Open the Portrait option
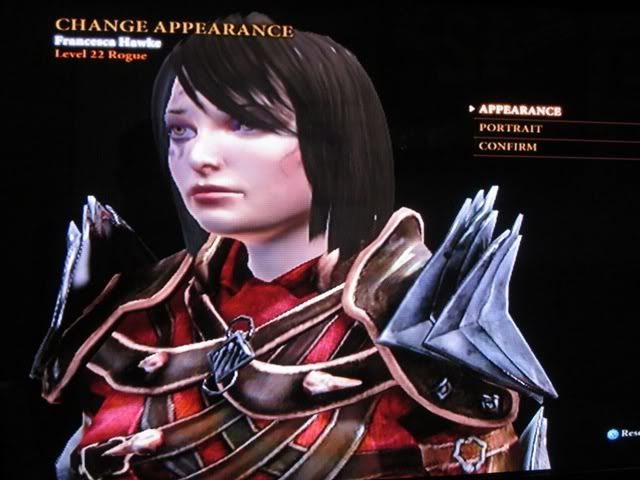Screen dimensions: 640x480 coord(510,129)
